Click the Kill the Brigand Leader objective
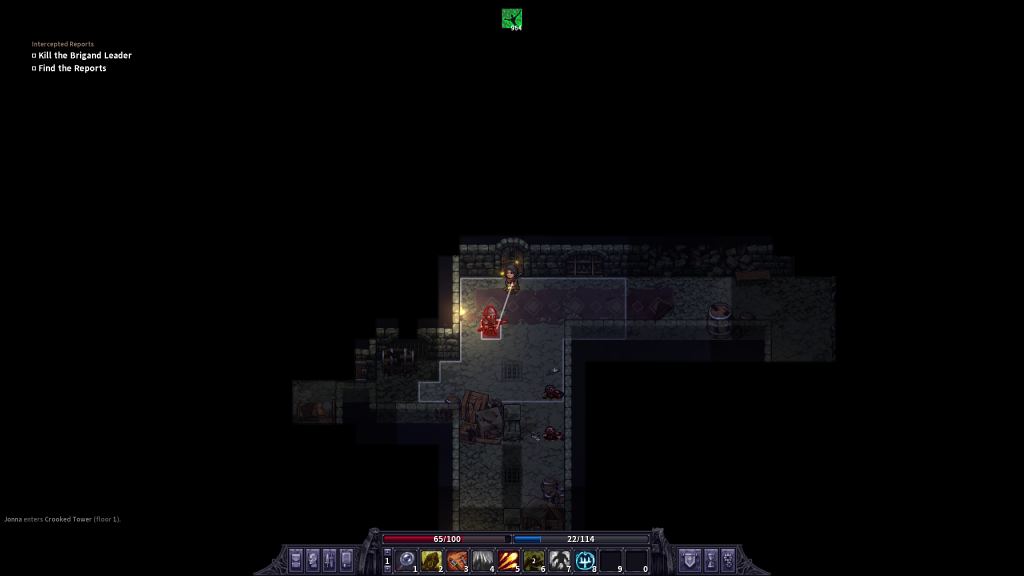 coord(85,56)
